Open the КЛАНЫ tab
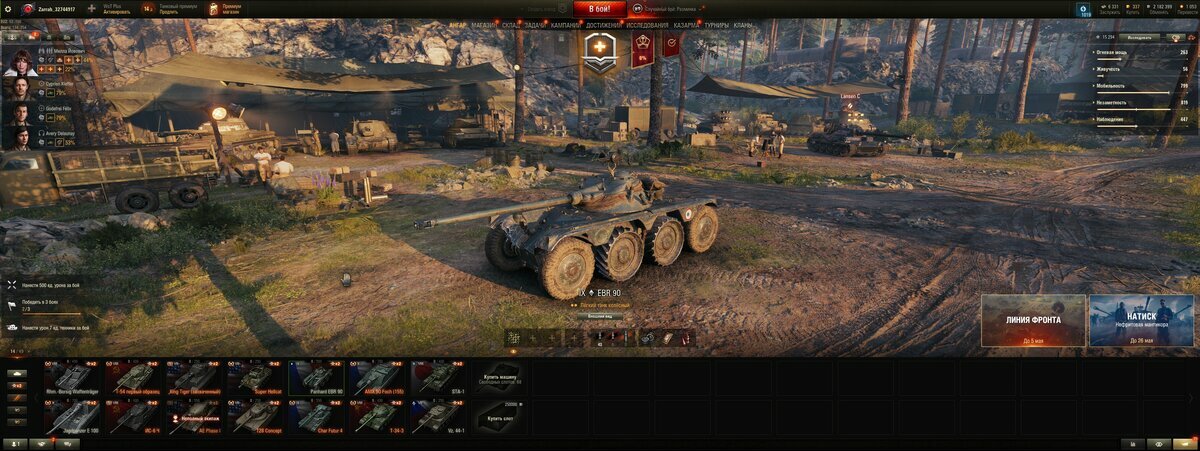The height and width of the screenshot is (451, 1200). click(743, 25)
